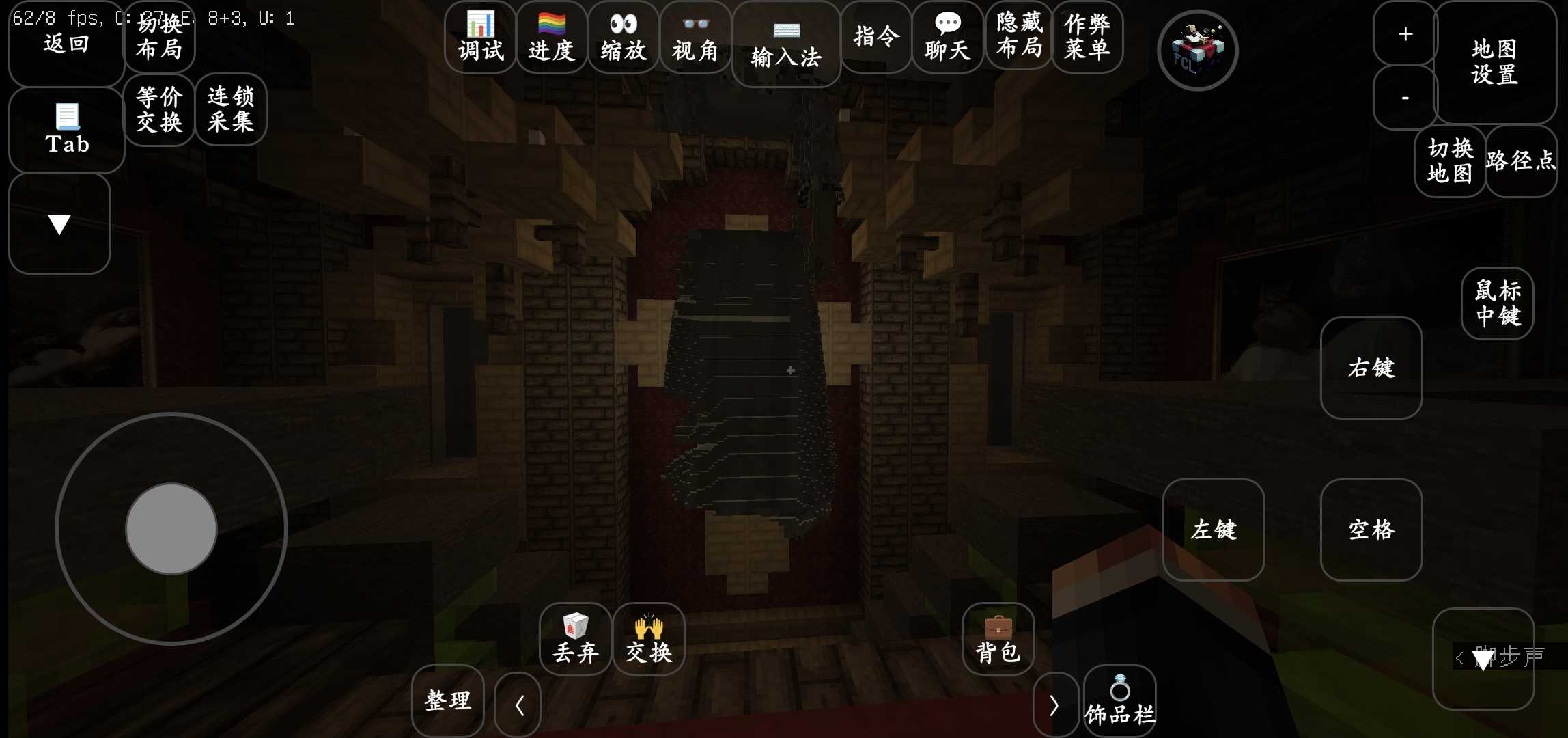Open the 地图设置 map settings

1494,61
